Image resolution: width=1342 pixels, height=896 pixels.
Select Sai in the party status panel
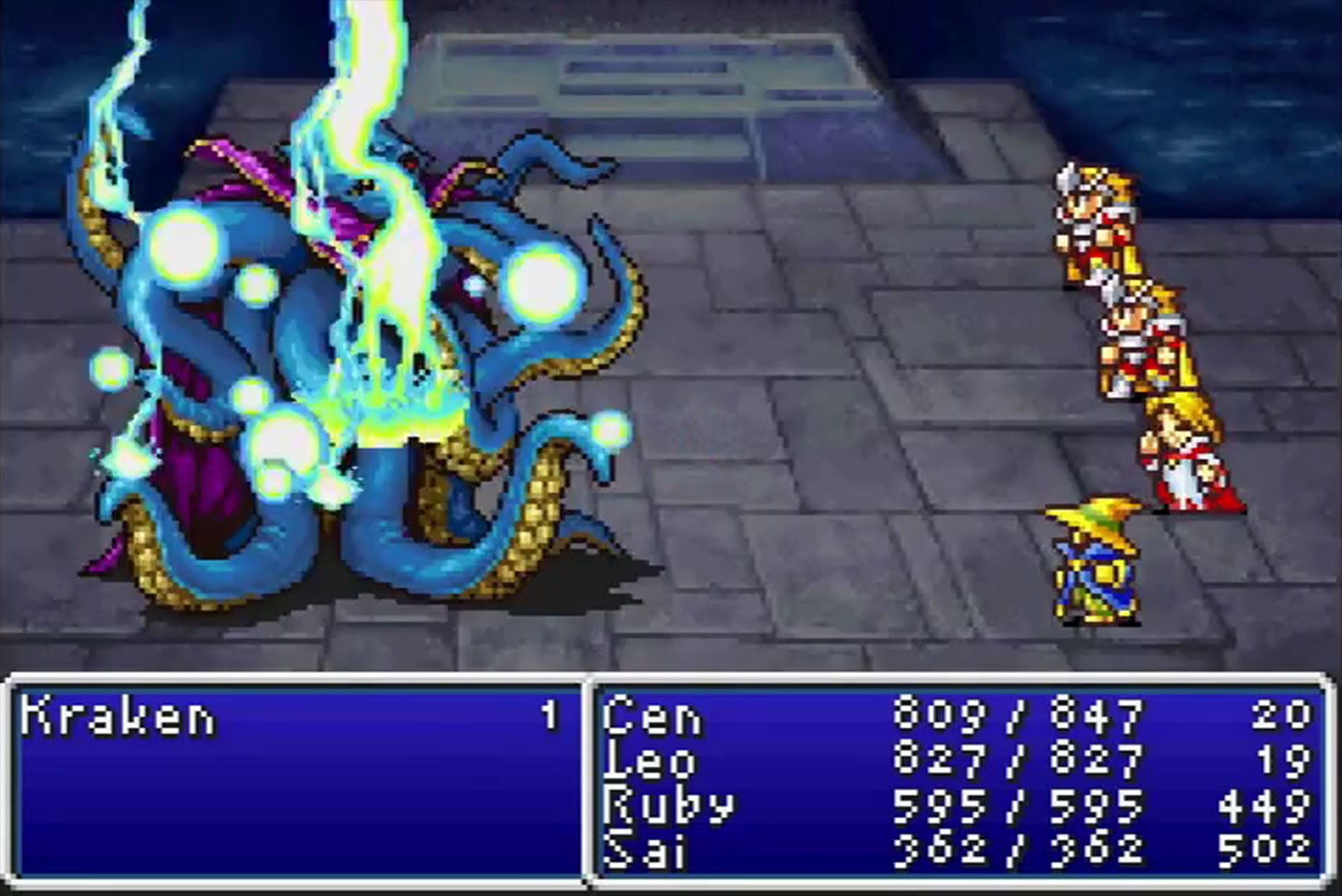coord(644,848)
